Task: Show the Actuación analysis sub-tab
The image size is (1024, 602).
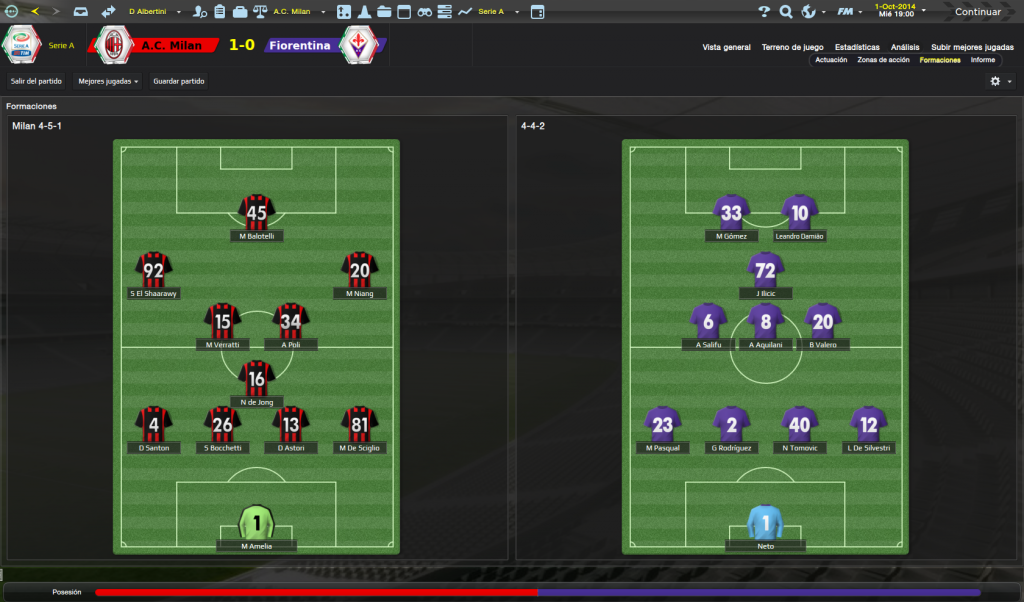Action: click(x=831, y=60)
